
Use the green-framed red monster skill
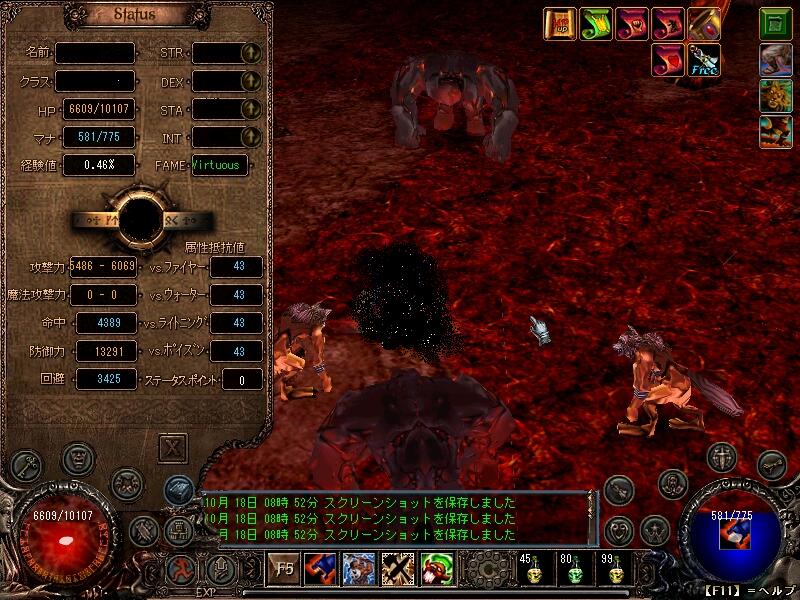point(436,570)
